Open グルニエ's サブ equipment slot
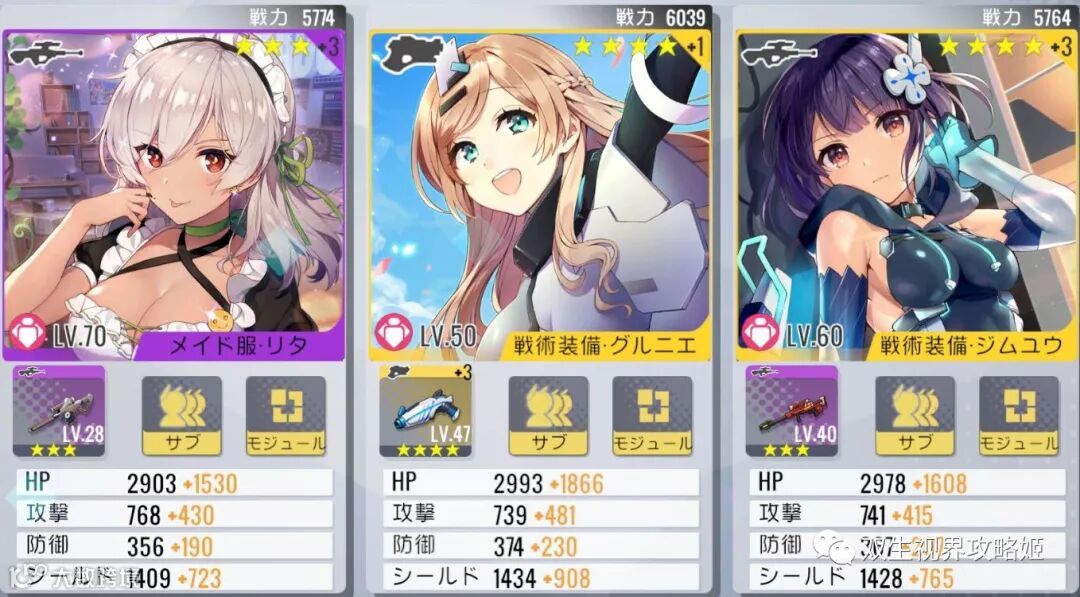 tap(549, 415)
